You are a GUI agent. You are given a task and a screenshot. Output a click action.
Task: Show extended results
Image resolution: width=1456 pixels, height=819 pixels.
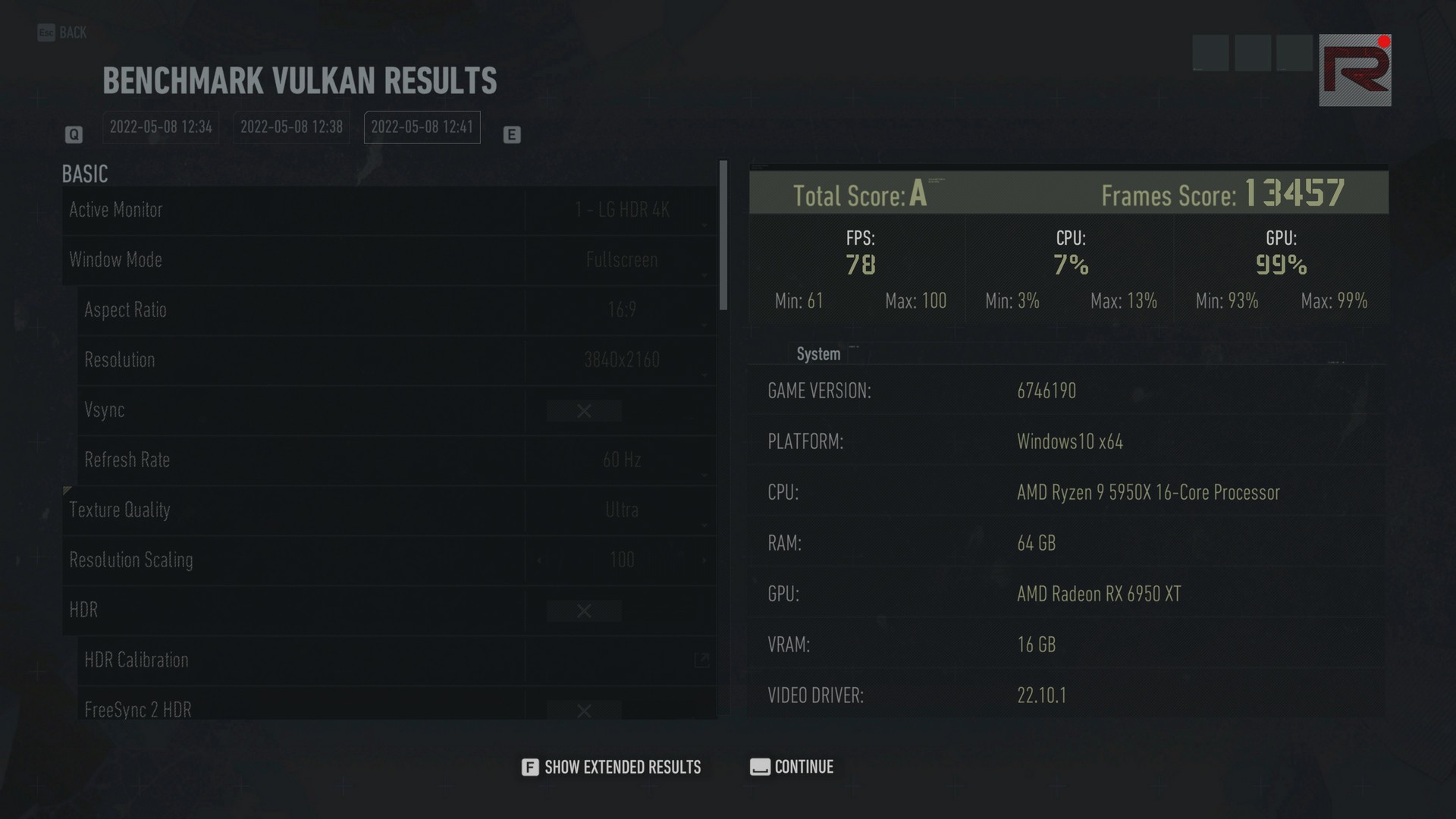611,767
